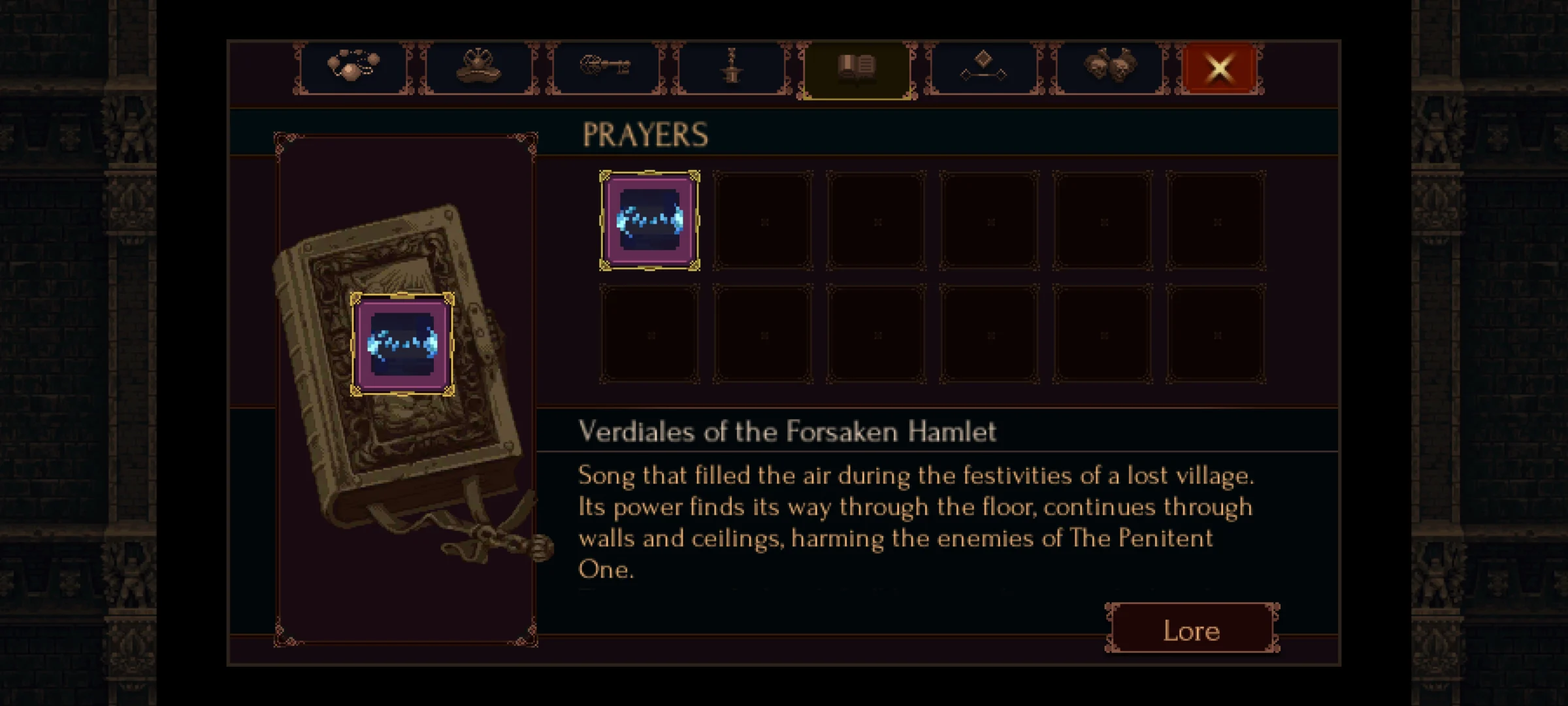Open the Relics inventory icon
The height and width of the screenshot is (706, 1568).
tap(479, 69)
